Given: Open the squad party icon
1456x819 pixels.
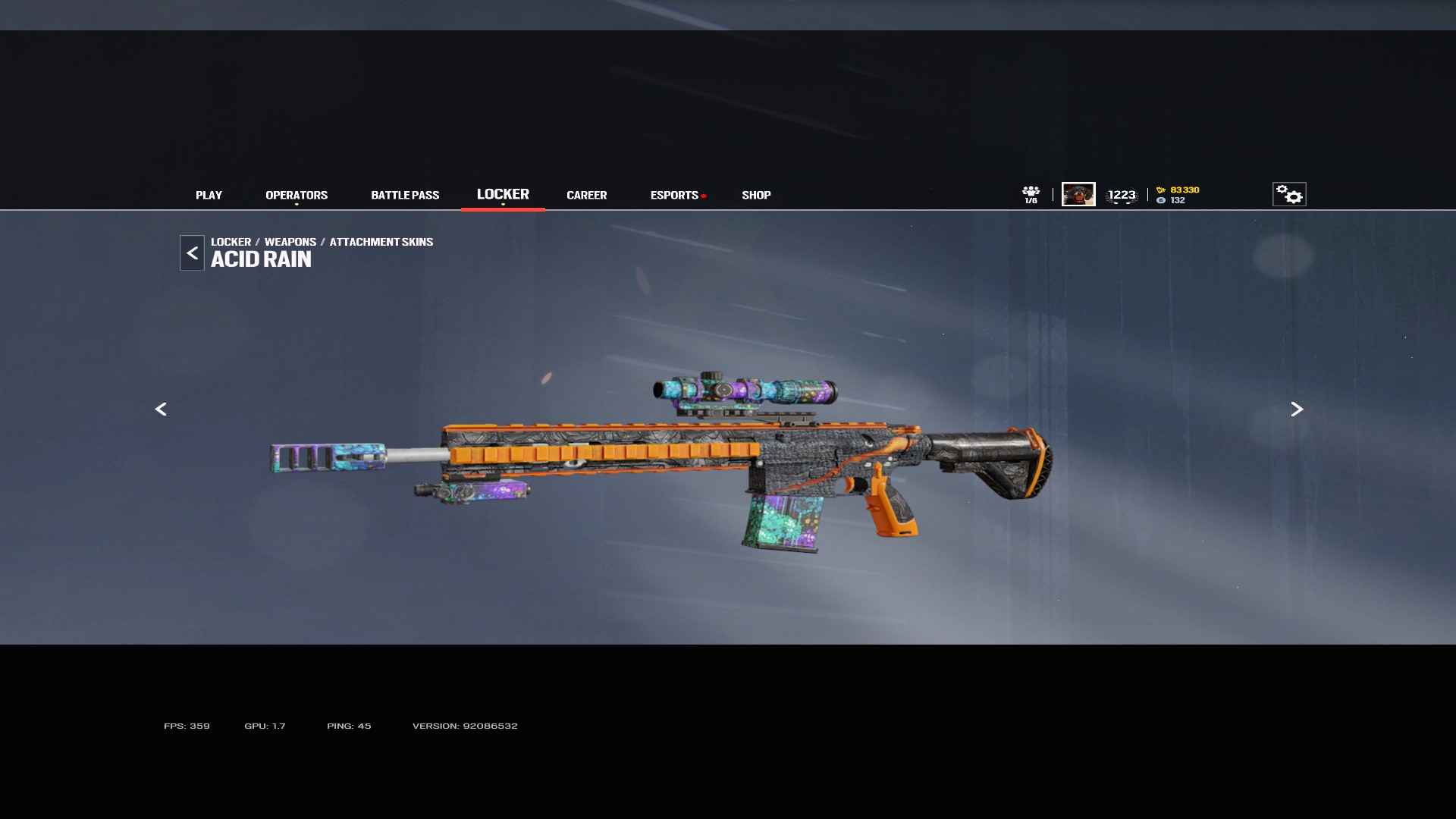Looking at the screenshot, I should 1031,194.
